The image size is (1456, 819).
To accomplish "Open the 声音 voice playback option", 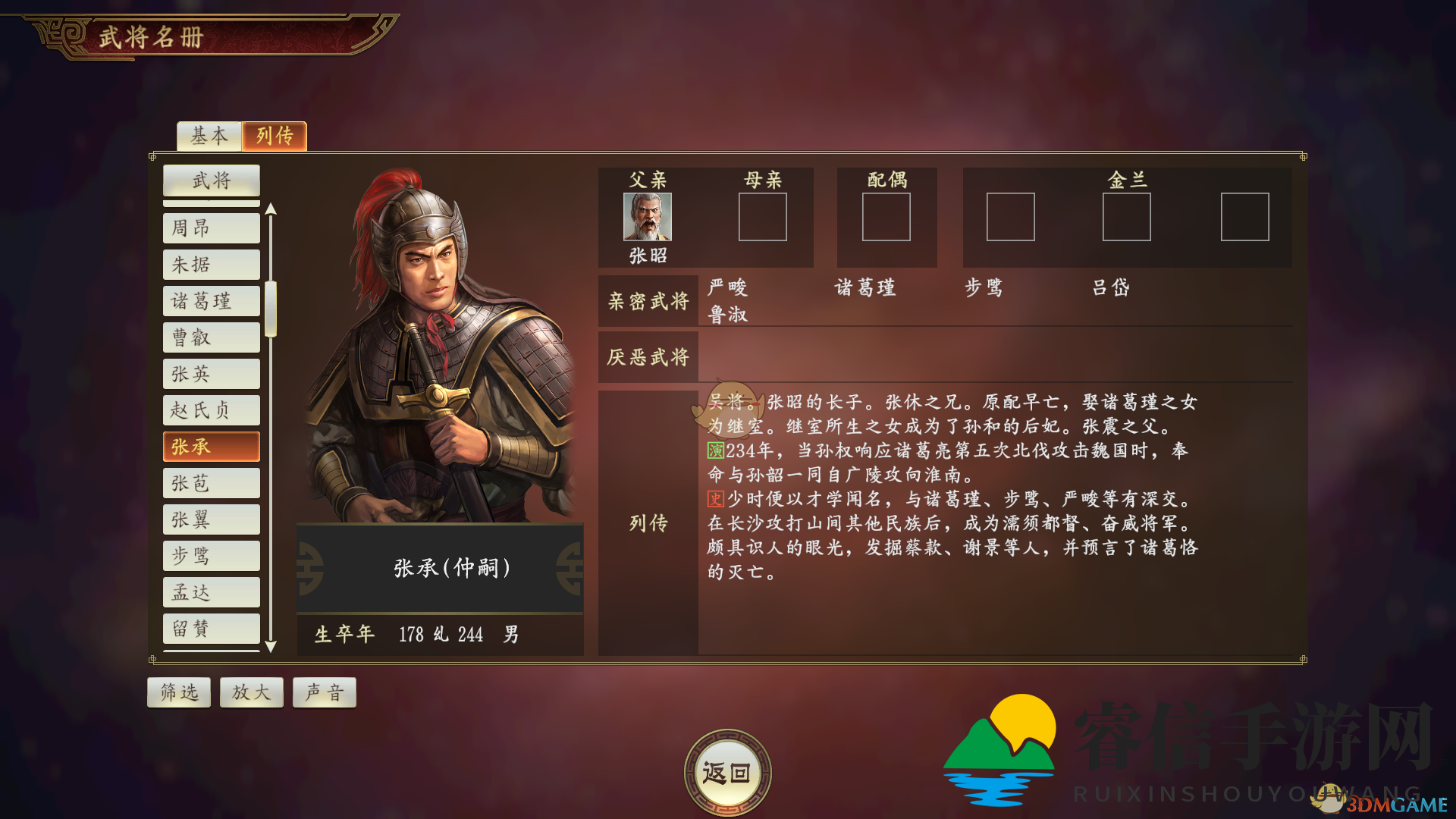I will pos(324,692).
